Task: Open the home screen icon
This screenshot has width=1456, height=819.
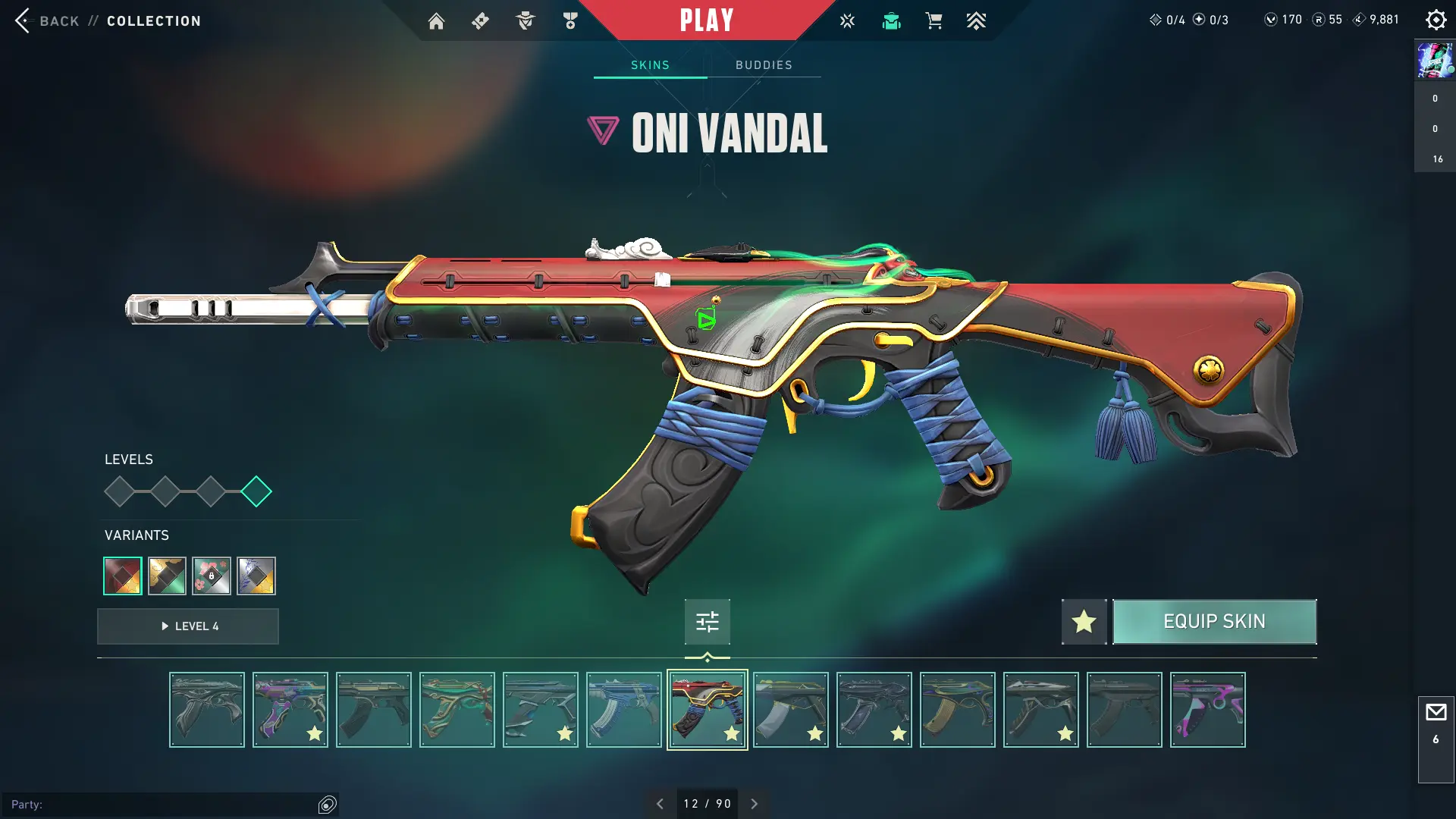Action: (436, 21)
